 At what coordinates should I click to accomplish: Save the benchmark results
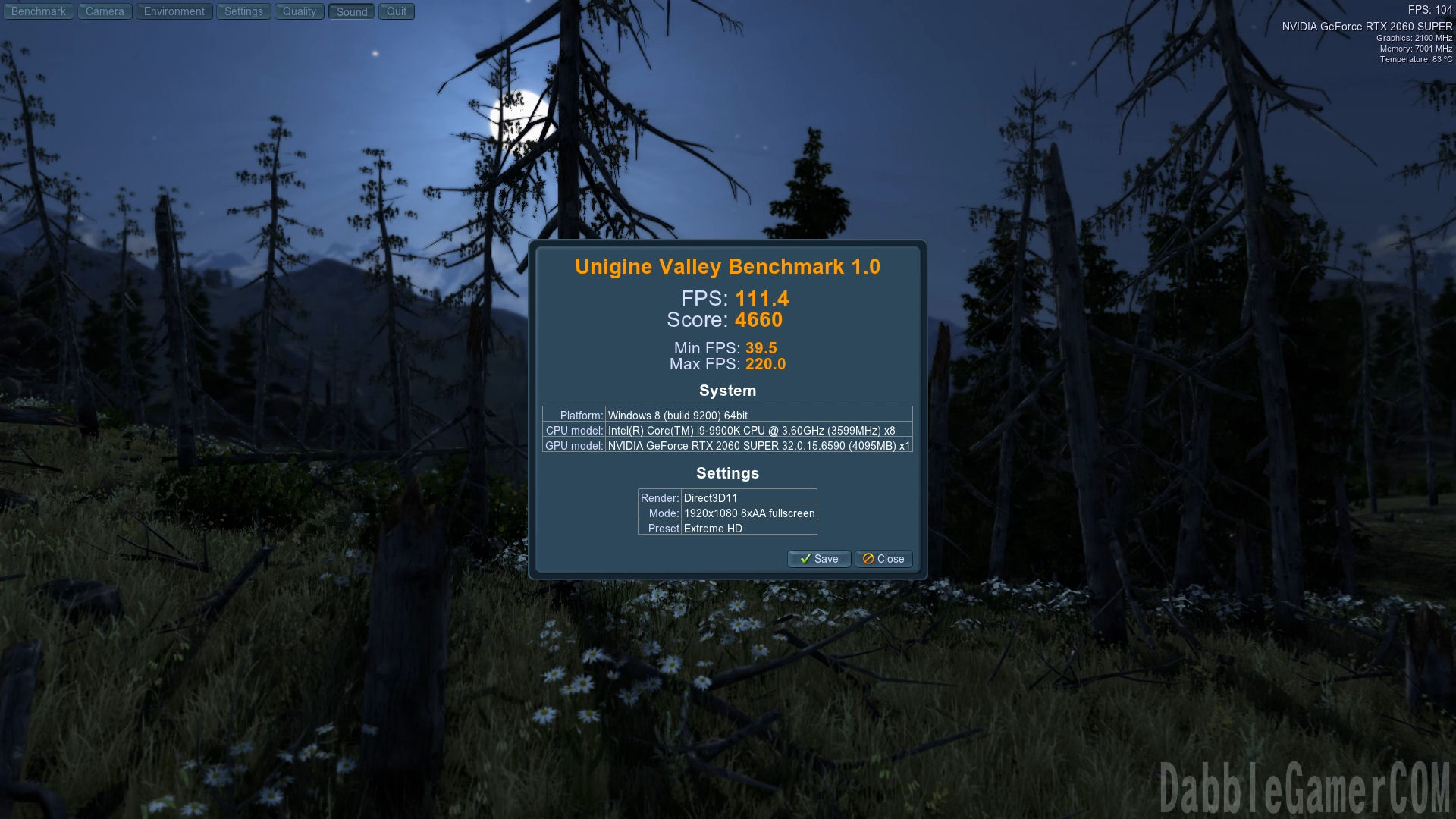tap(819, 559)
